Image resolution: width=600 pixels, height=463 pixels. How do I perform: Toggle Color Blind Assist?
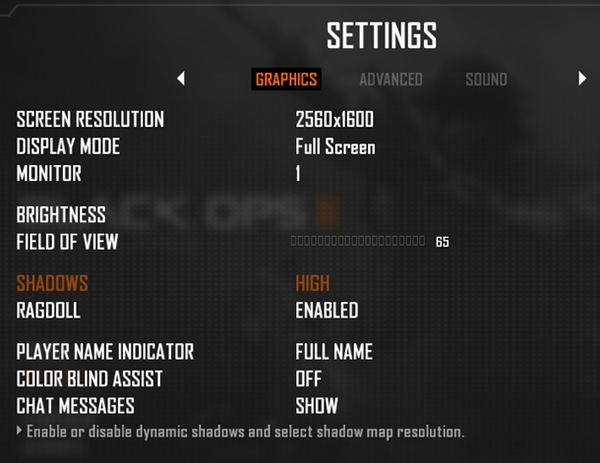pyautogui.click(x=308, y=379)
